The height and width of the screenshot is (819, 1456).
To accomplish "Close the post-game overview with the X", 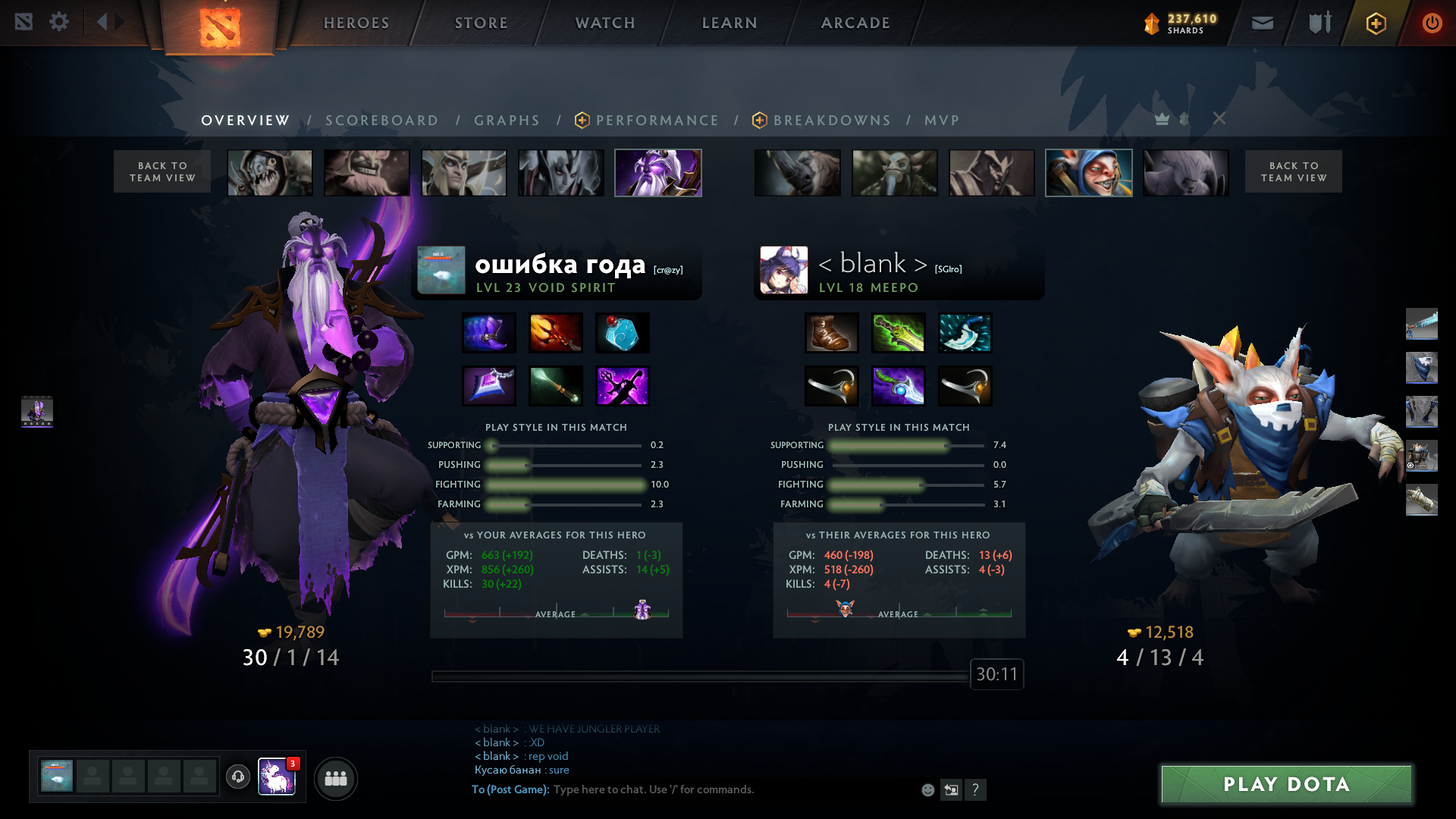I will pos(1219,118).
